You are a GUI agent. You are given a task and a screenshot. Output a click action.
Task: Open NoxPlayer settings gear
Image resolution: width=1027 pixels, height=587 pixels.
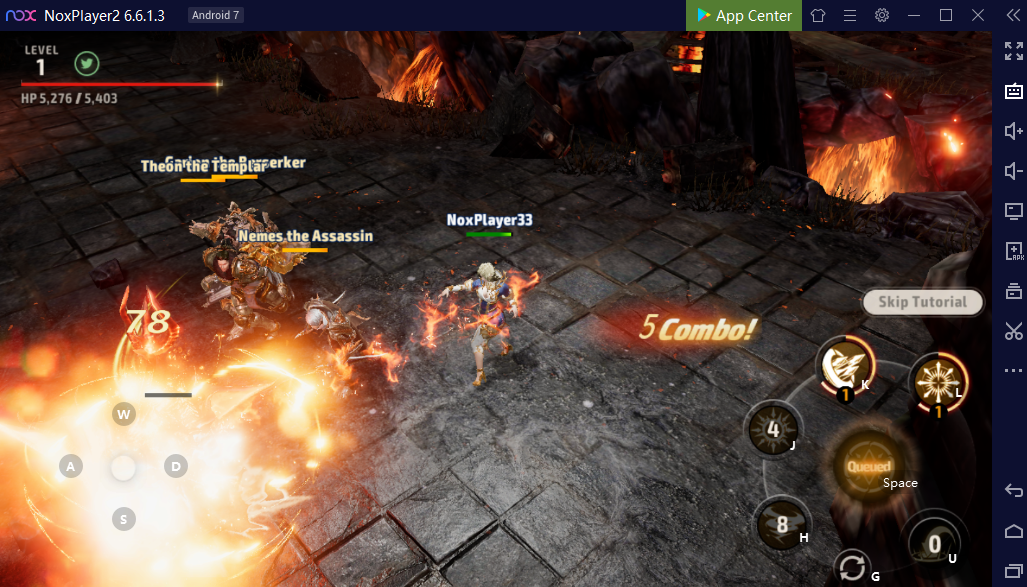pyautogui.click(x=882, y=15)
